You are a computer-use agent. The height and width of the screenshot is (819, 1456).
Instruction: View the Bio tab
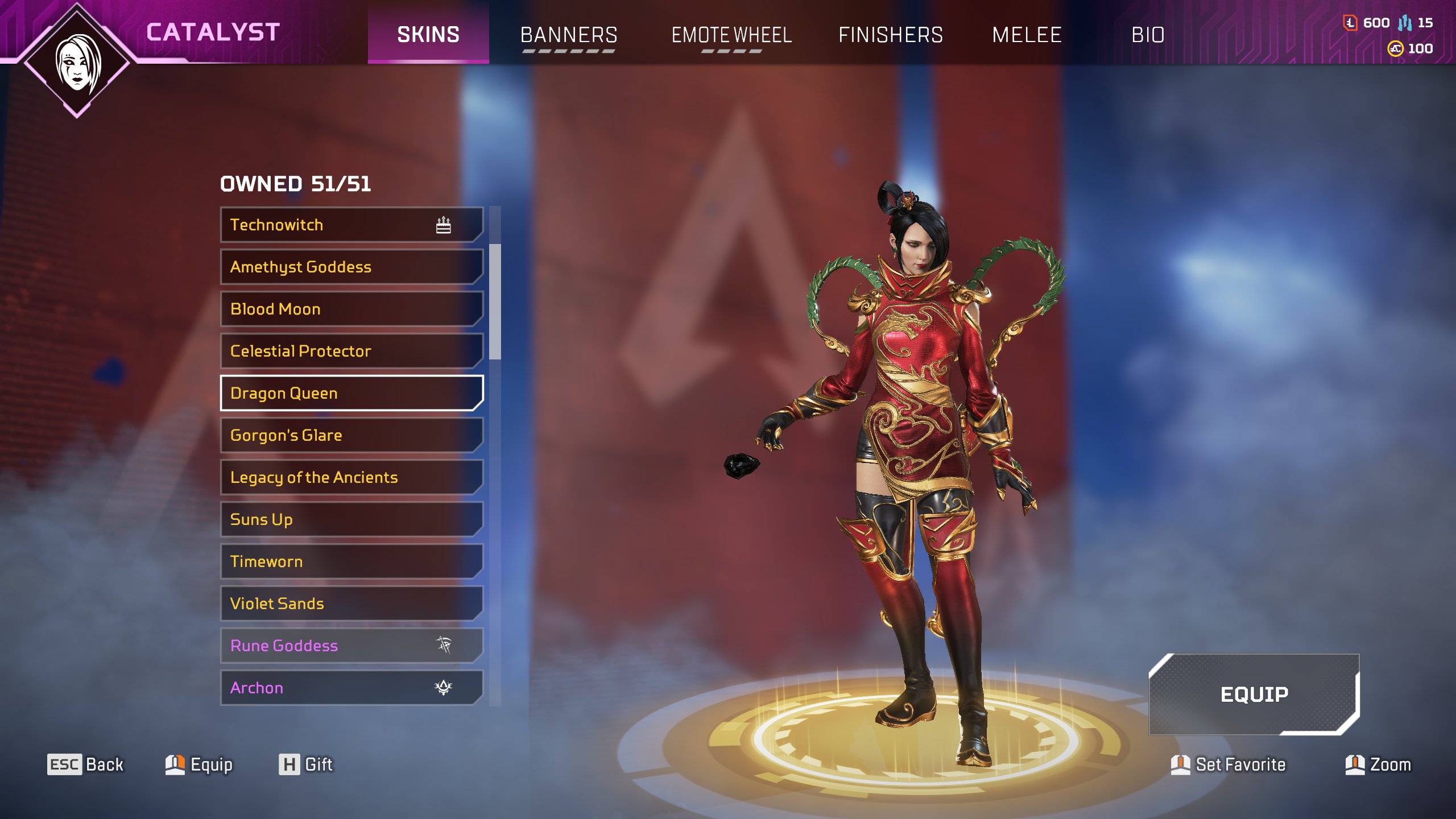click(x=1148, y=35)
